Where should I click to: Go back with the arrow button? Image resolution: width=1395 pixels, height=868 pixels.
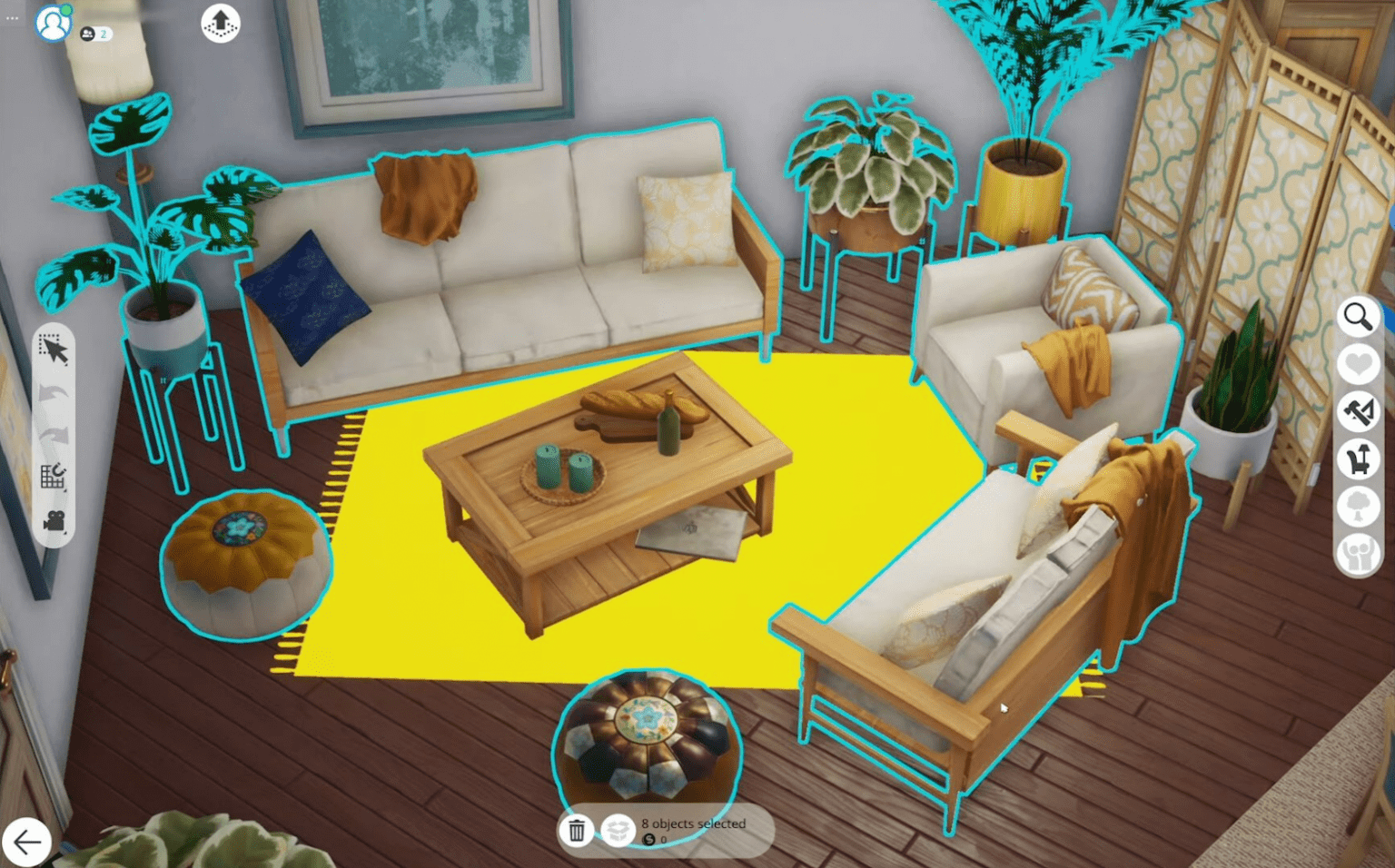(30, 842)
